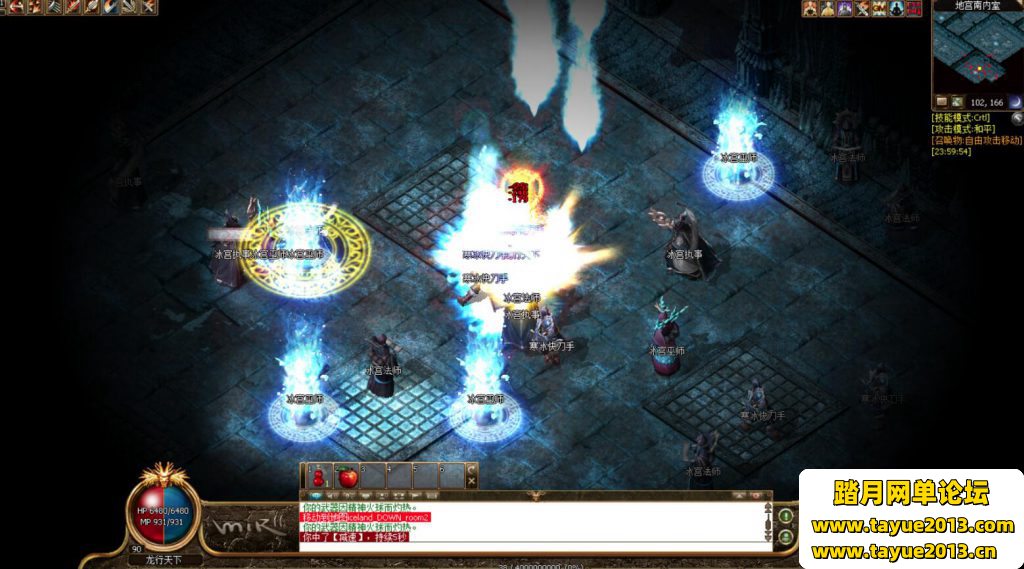The height and width of the screenshot is (569, 1024).
Task: Change the skill mode setting labeled 技能模式
Action: pos(960,118)
